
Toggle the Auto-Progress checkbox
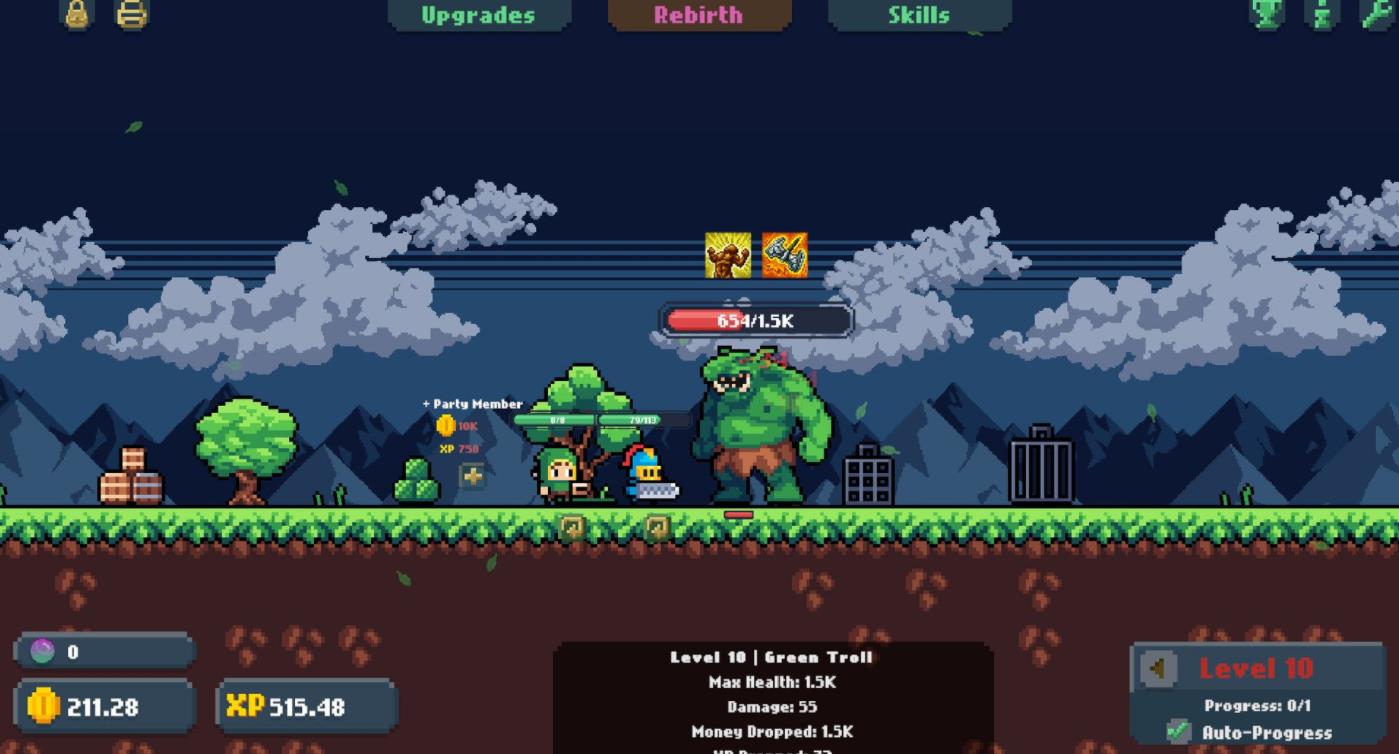click(1180, 732)
